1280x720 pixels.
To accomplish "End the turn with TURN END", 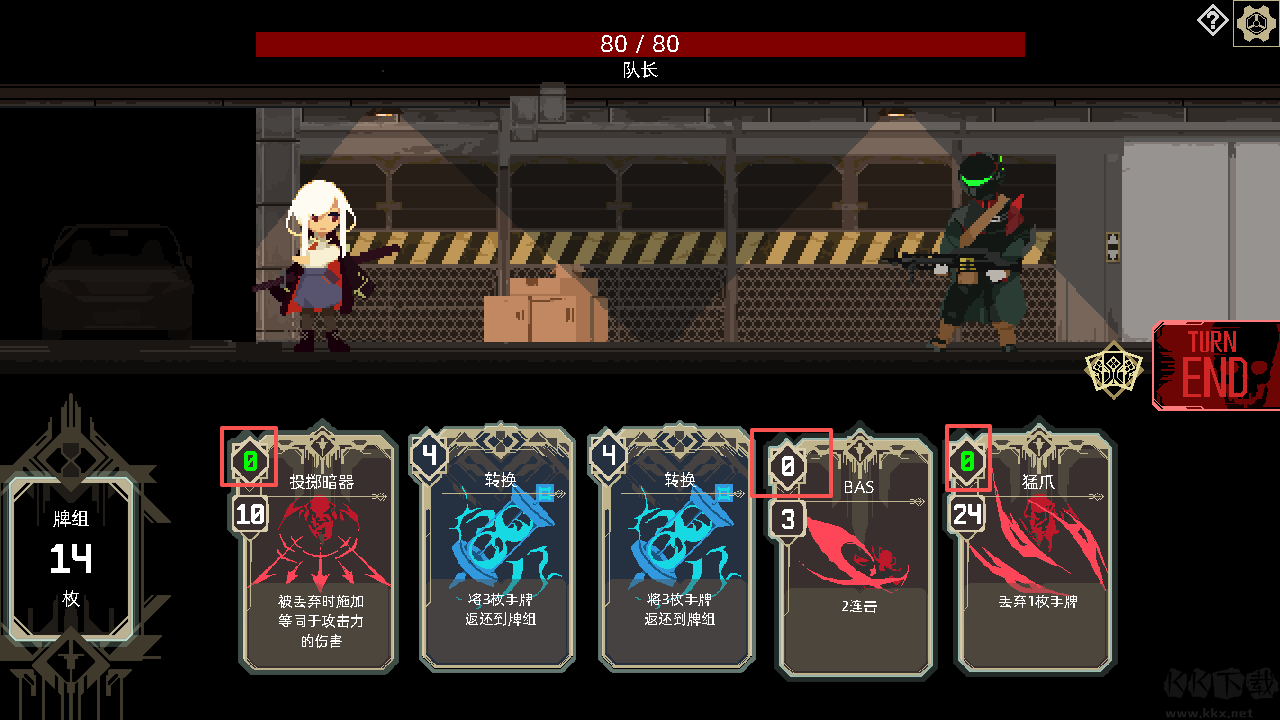I will [1216, 366].
